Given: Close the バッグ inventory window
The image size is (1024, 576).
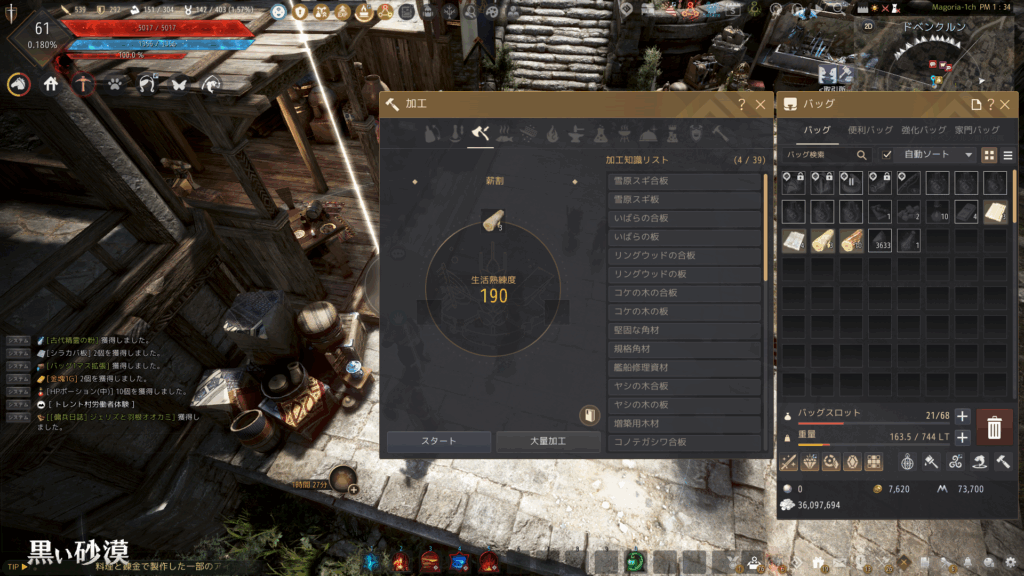Looking at the screenshot, I should coord(1007,104).
